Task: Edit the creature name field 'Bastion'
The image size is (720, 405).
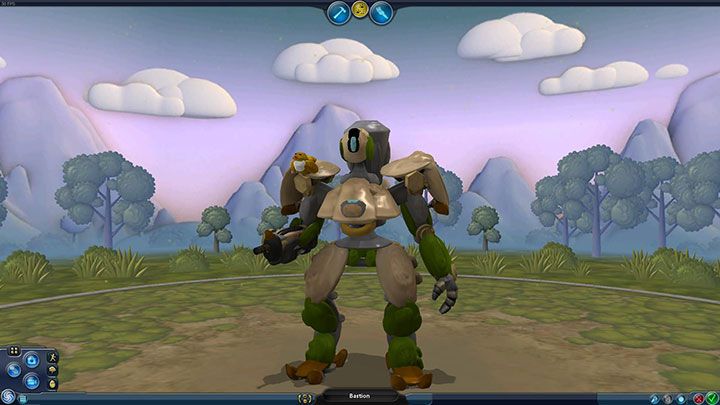Action: coord(360,396)
